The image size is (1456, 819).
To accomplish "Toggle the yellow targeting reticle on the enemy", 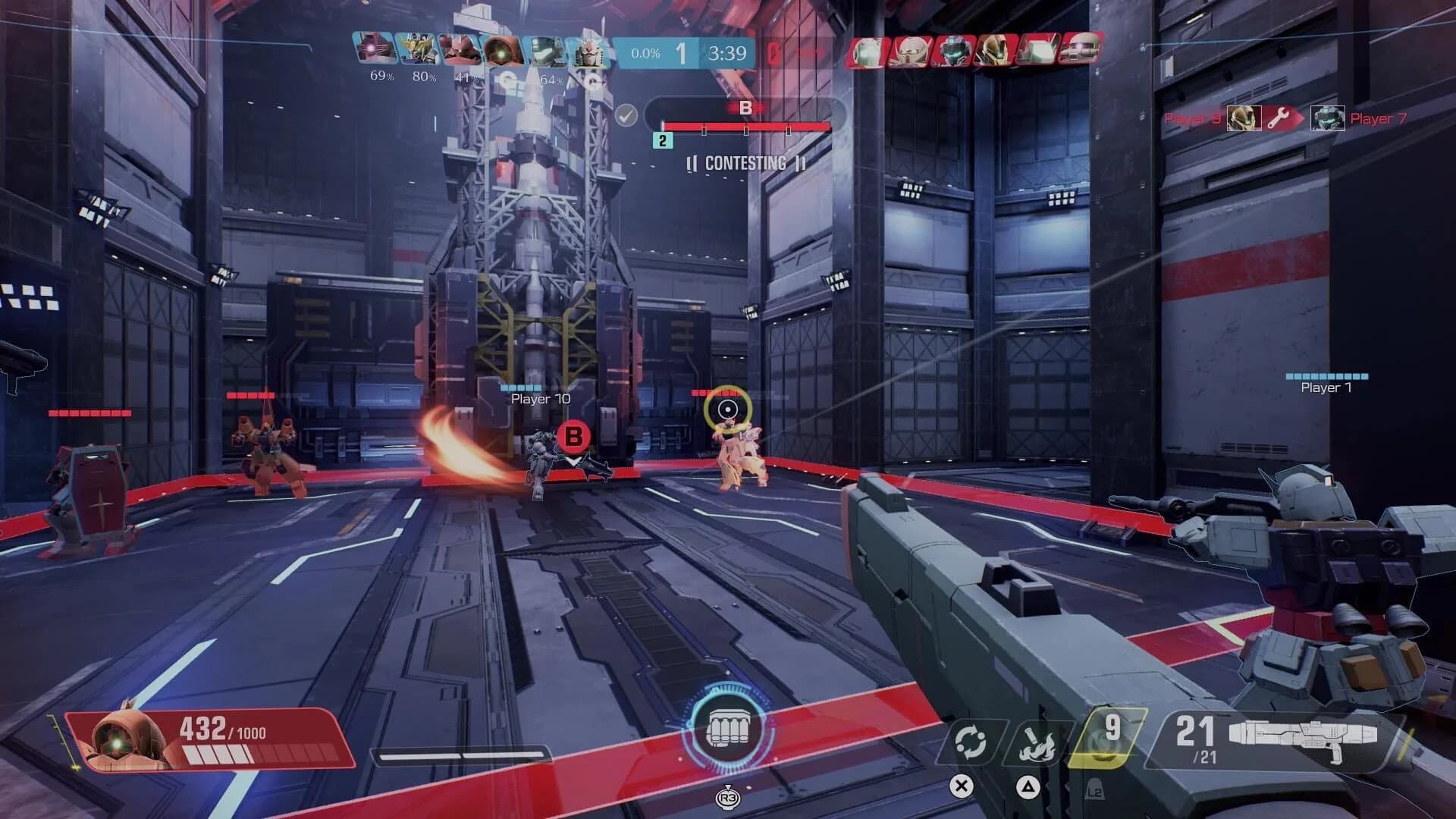I will [730, 408].
